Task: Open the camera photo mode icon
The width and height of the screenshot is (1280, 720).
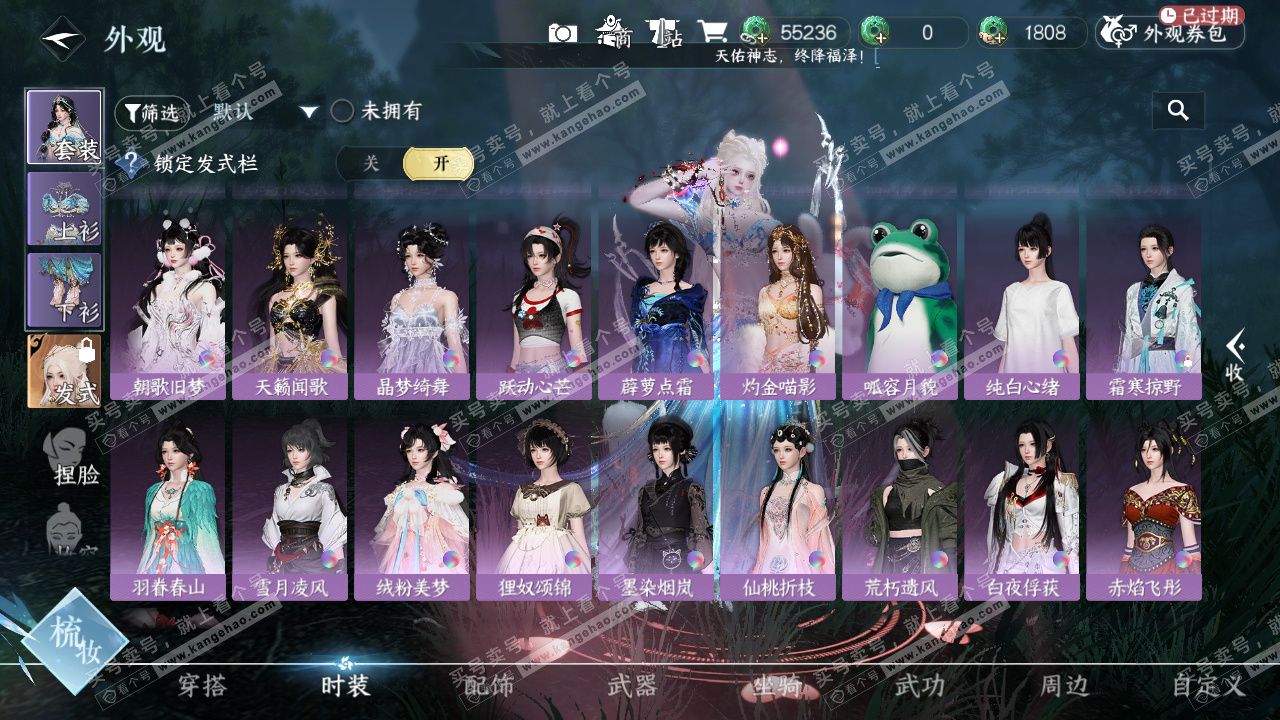Action: point(563,33)
